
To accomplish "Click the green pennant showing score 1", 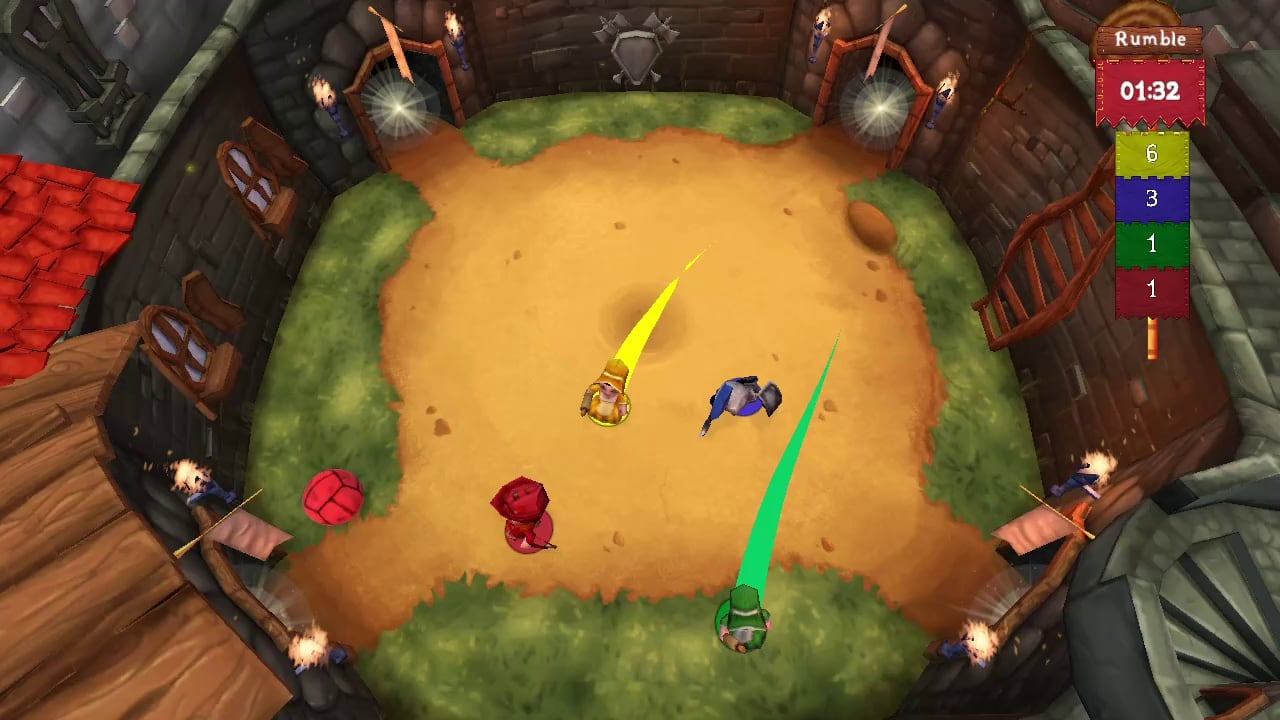I will point(1150,245).
